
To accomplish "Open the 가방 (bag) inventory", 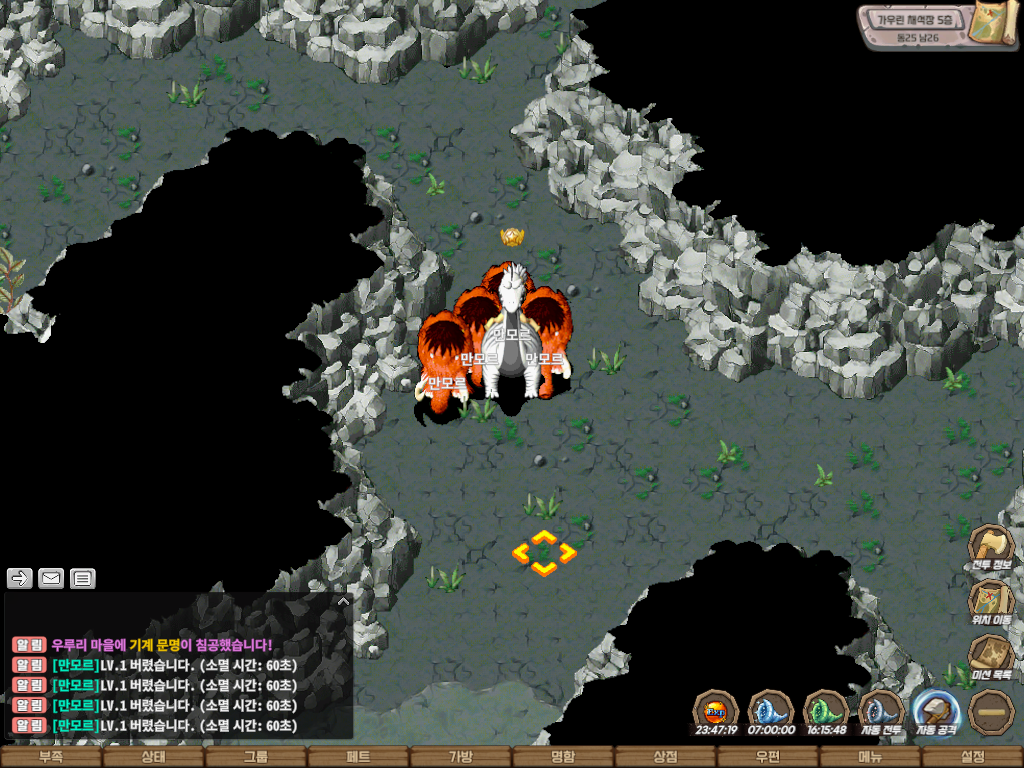I will coord(460,757).
